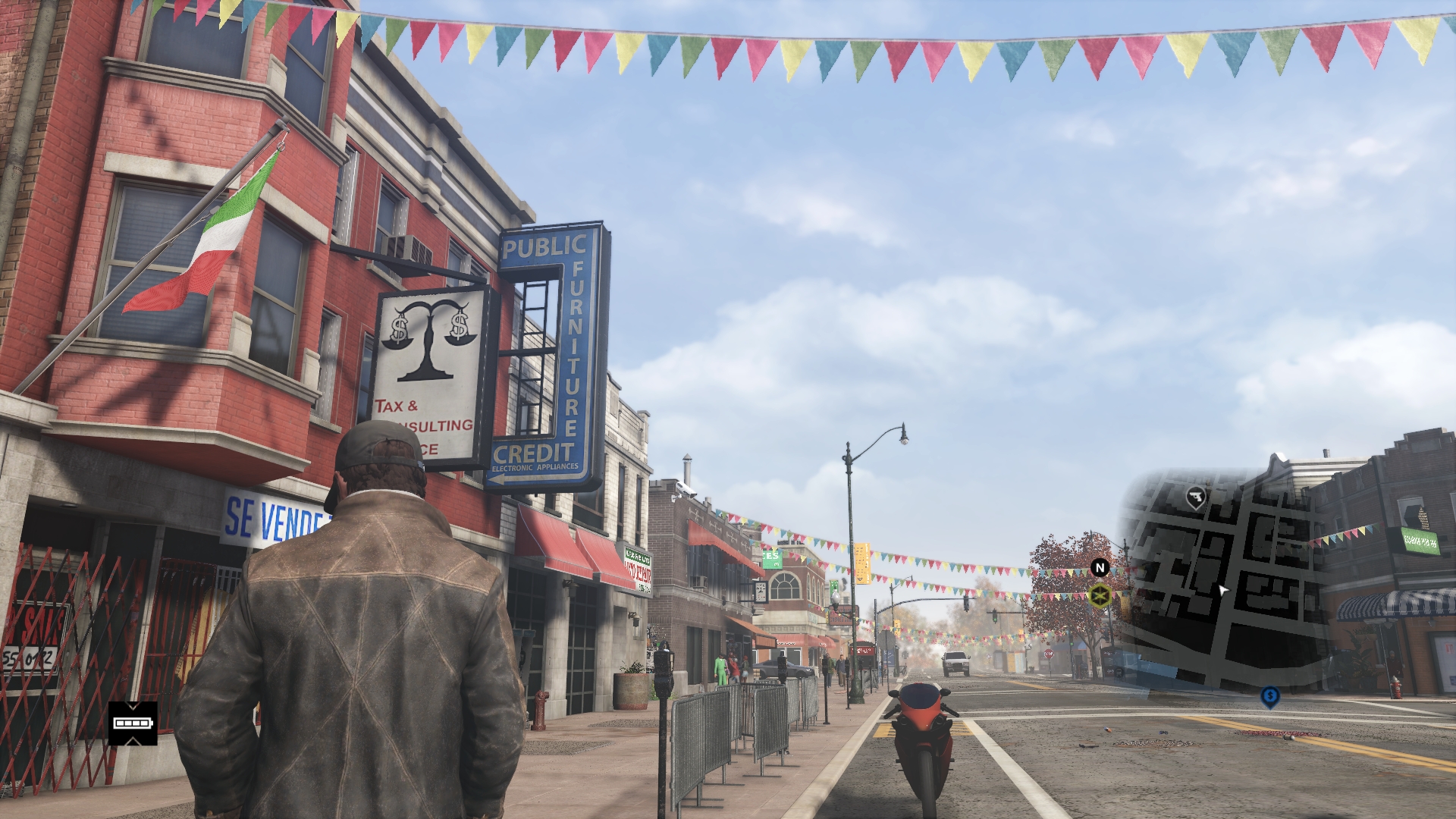Click the white player arrow on minimap
The width and height of the screenshot is (1456, 819).
pos(1222,590)
